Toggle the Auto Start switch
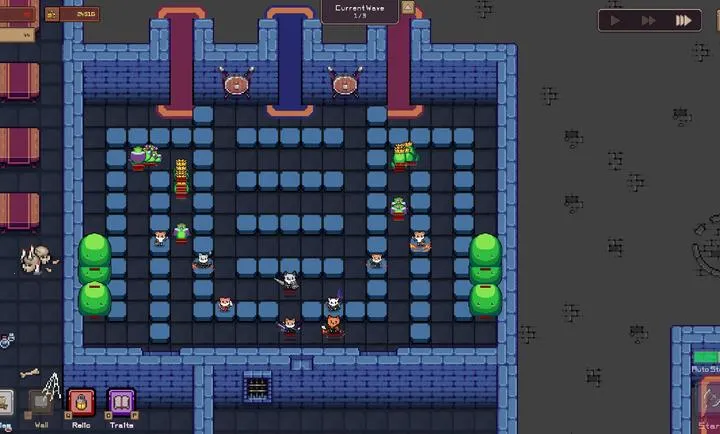The image size is (720, 434). point(706,357)
